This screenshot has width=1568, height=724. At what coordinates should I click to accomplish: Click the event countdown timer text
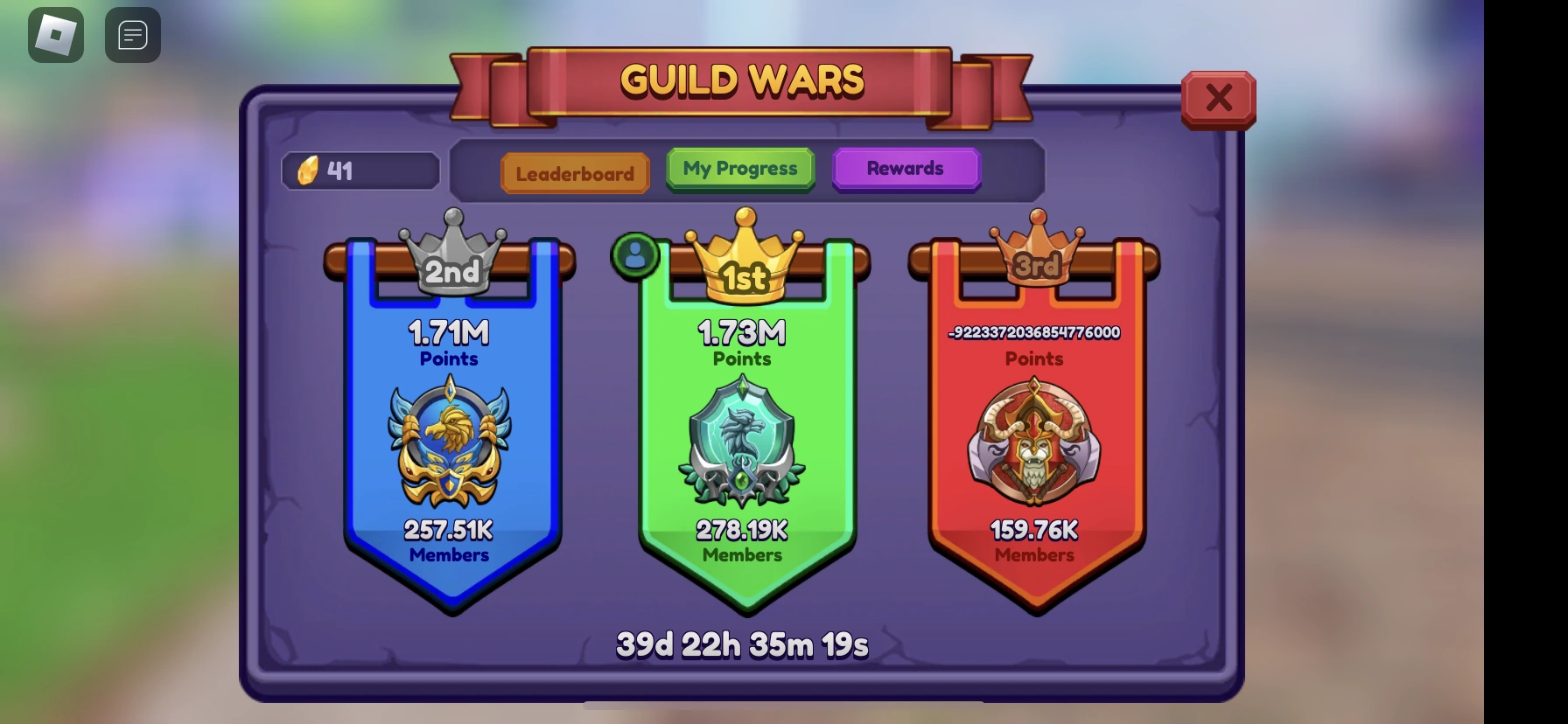click(741, 644)
